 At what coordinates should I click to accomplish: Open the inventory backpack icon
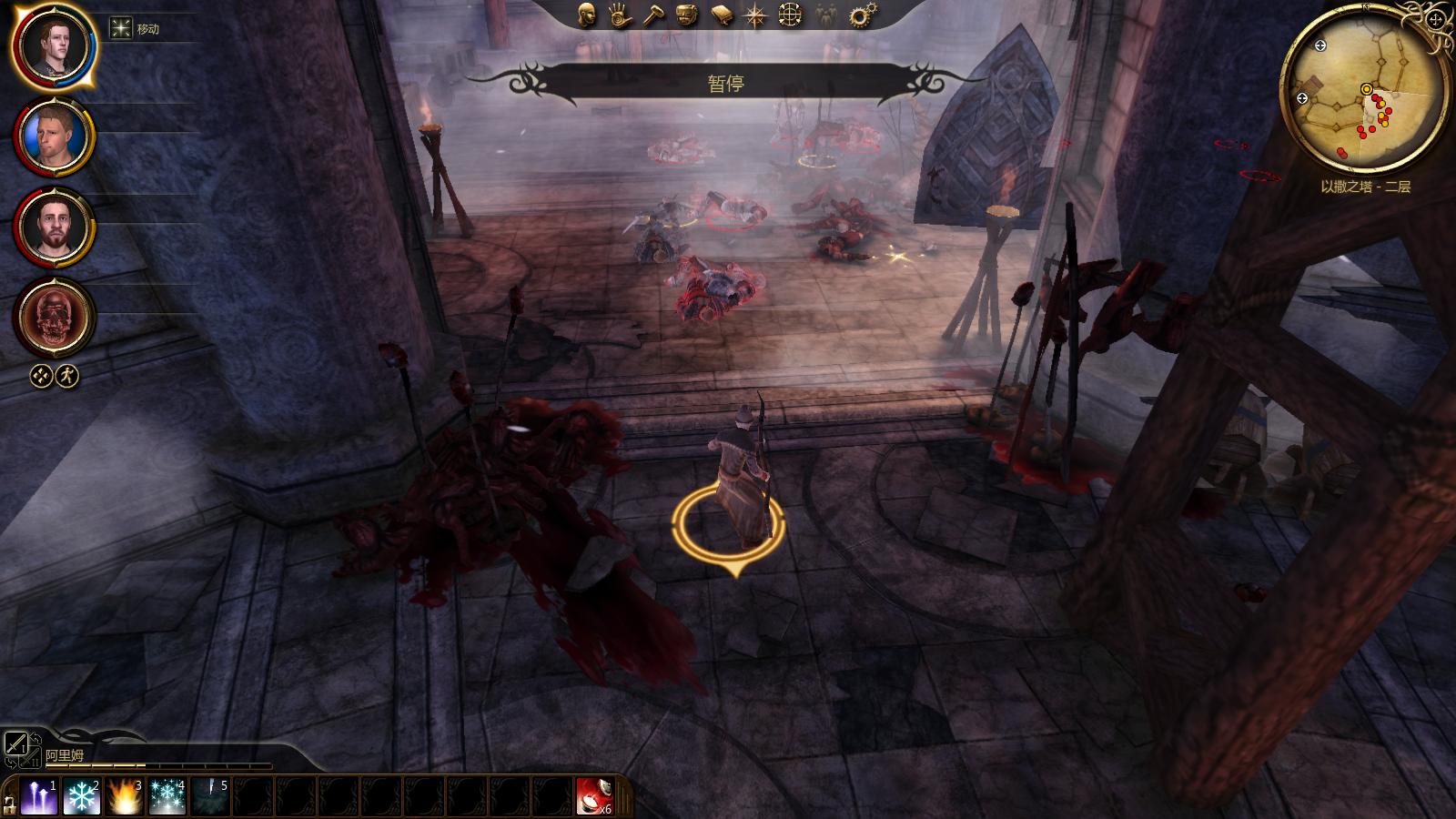(687, 15)
